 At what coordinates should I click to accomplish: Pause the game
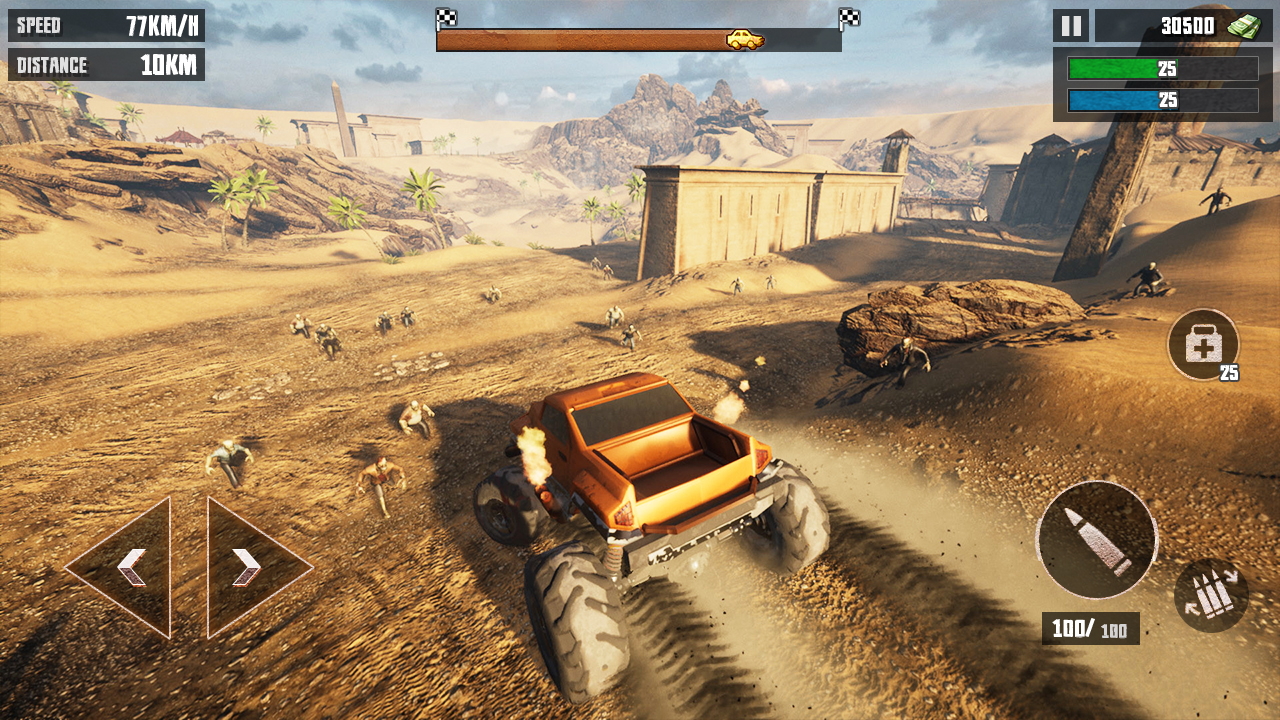pyautogui.click(x=1070, y=26)
